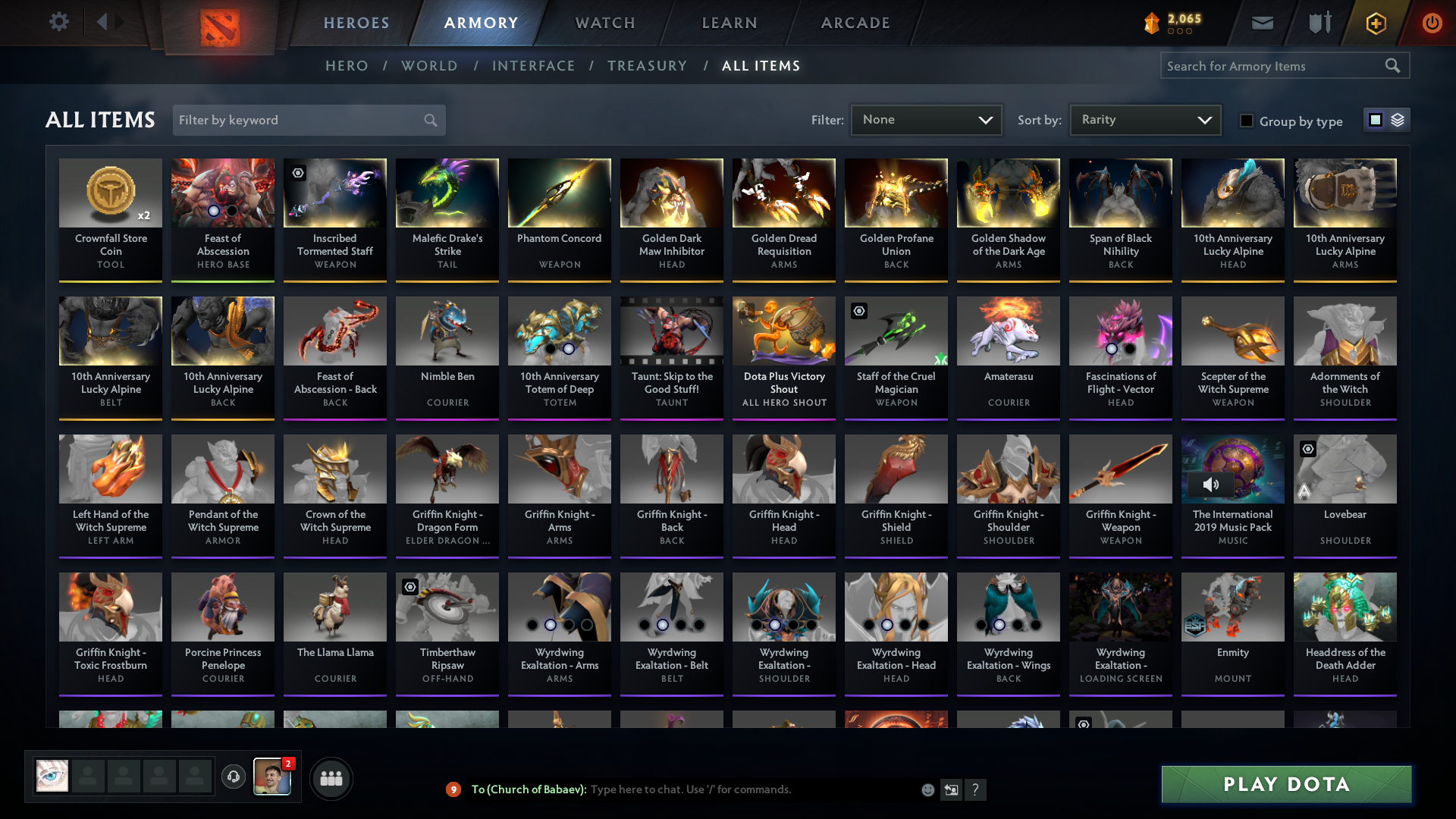This screenshot has width=1456, height=819.
Task: Click the gold Dota Plus hexagon icon
Action: [1375, 23]
